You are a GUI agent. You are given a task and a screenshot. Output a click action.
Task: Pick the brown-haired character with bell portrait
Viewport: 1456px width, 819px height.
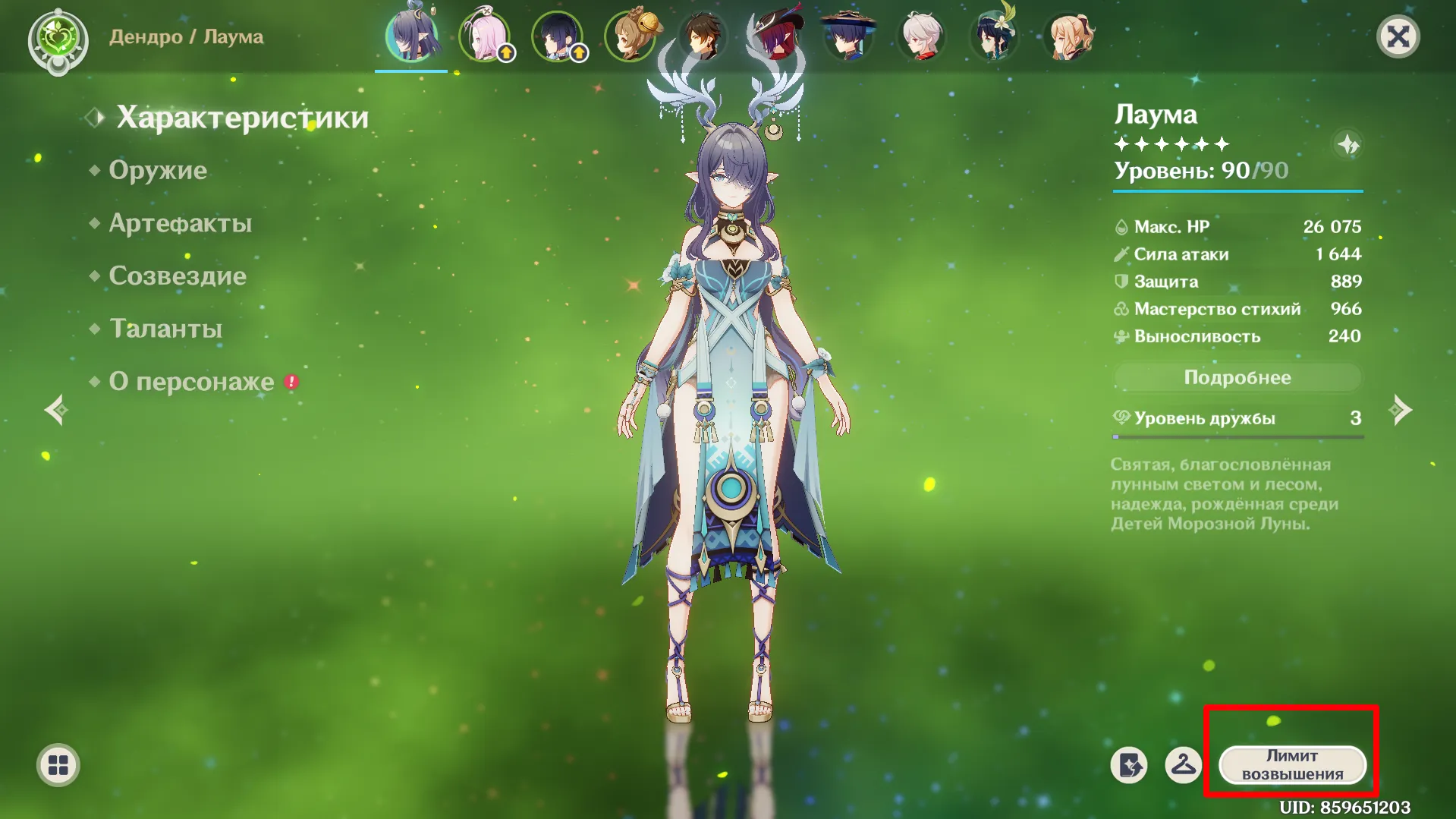[630, 36]
